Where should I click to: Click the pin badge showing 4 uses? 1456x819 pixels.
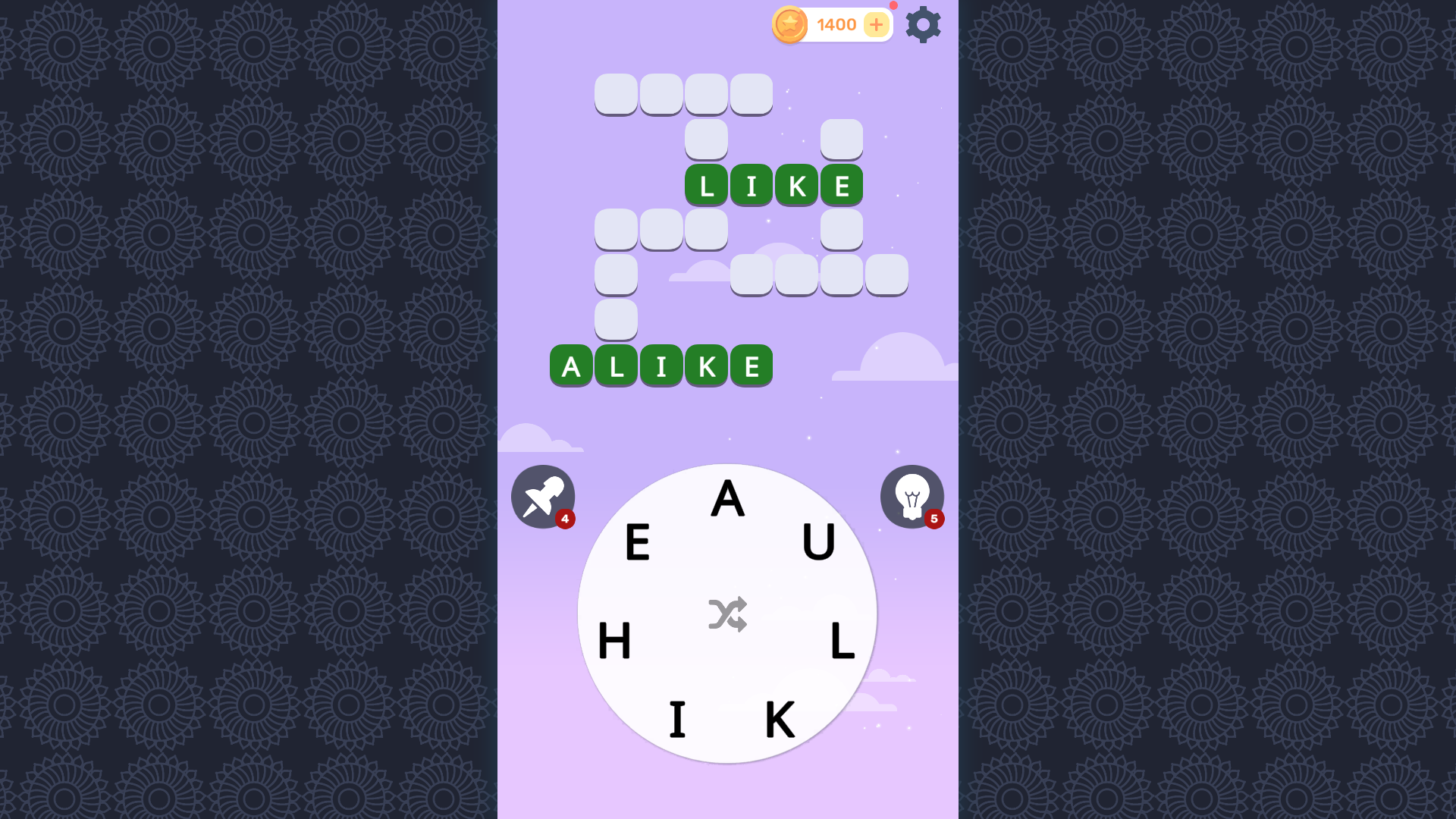pyautogui.click(x=566, y=519)
